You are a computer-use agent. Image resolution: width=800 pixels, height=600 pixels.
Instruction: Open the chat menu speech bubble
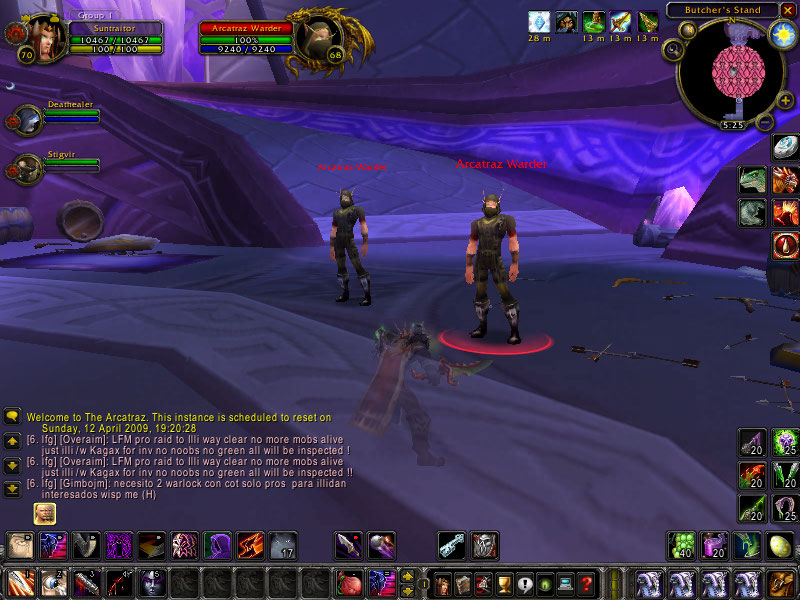pos(12,416)
